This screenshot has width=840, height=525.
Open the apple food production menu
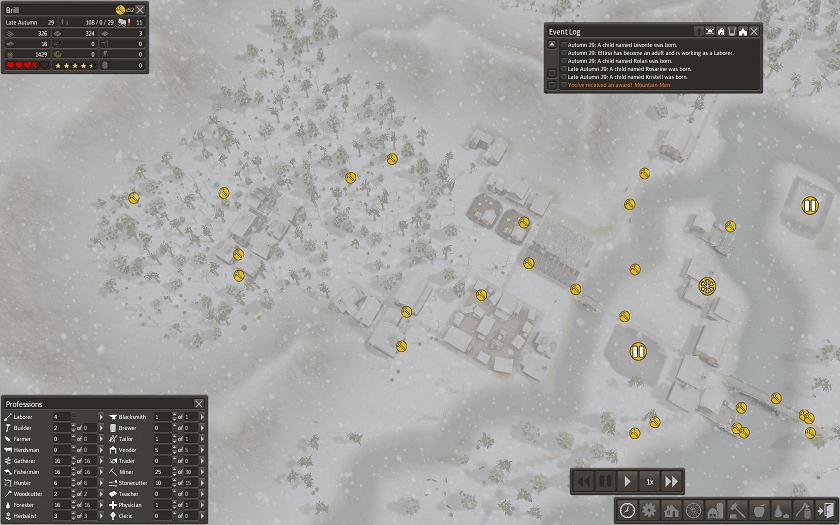coord(759,510)
